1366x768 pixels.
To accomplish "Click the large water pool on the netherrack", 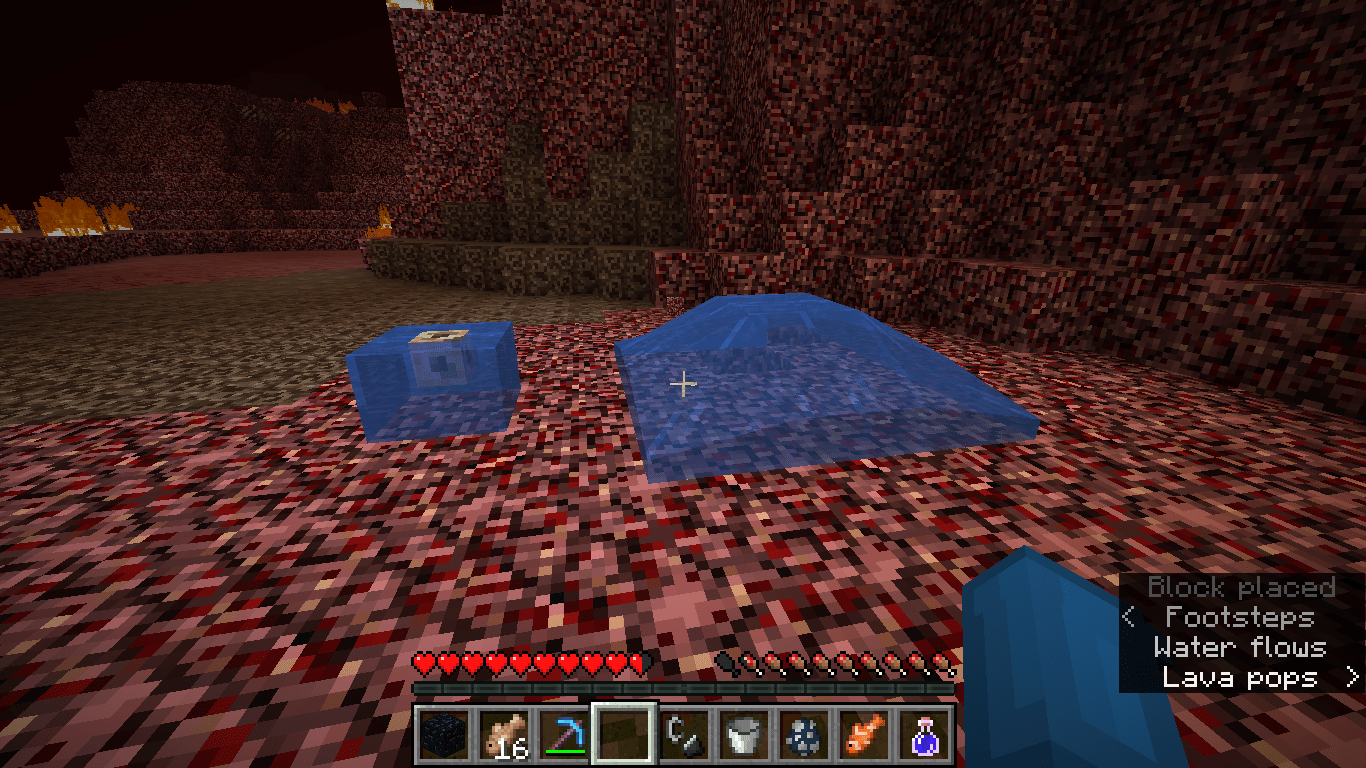I will pyautogui.click(x=820, y=400).
